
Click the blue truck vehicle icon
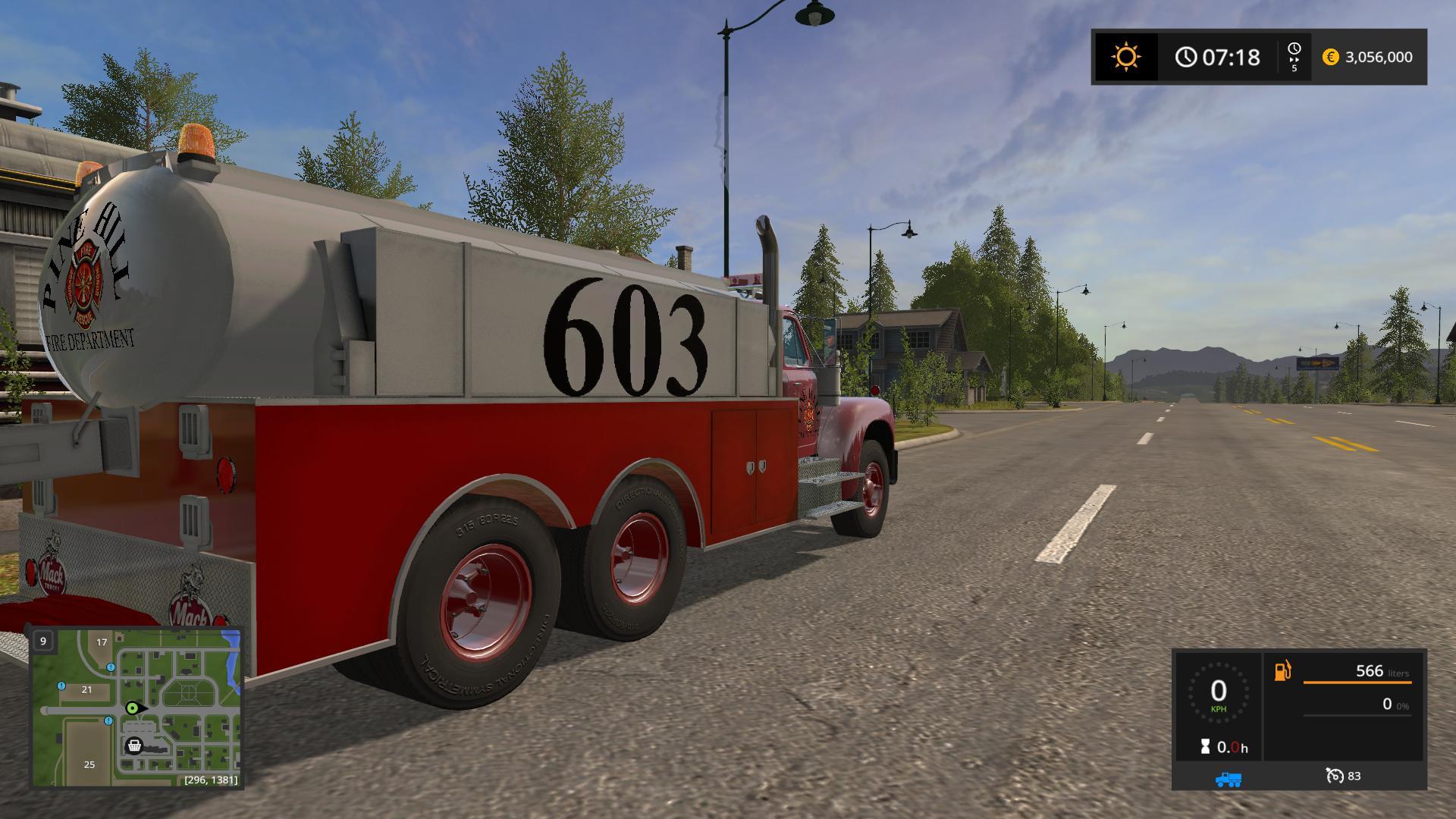1228,778
